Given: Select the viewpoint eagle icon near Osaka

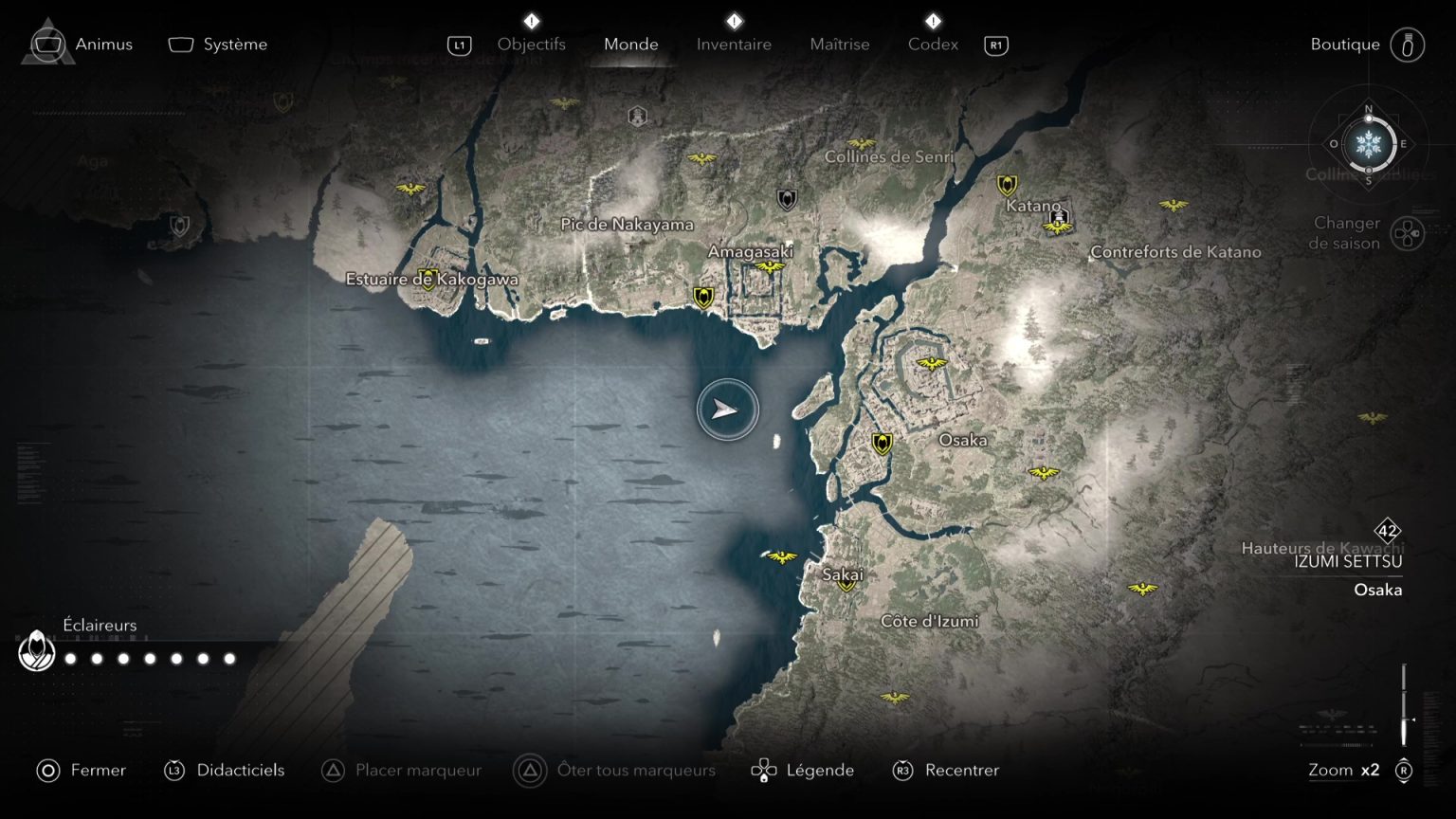Looking at the screenshot, I should (934, 361).
